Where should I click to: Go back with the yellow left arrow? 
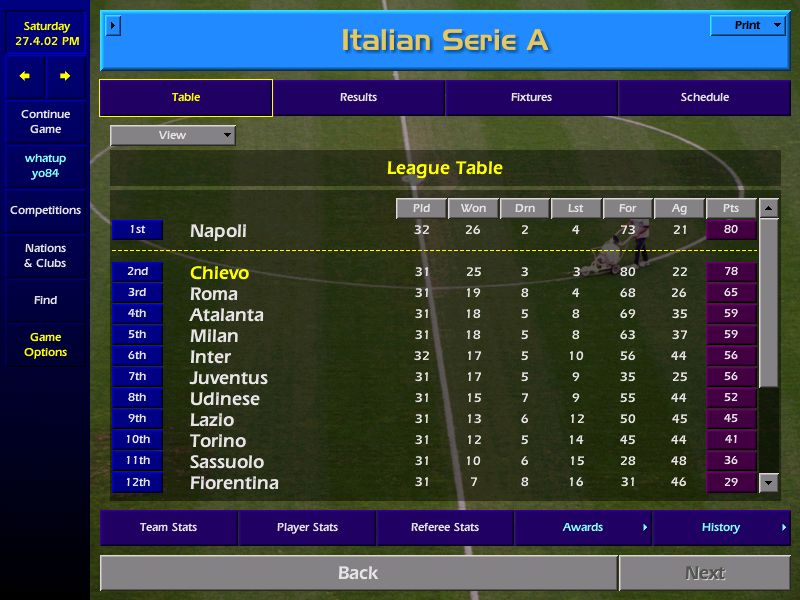point(25,76)
